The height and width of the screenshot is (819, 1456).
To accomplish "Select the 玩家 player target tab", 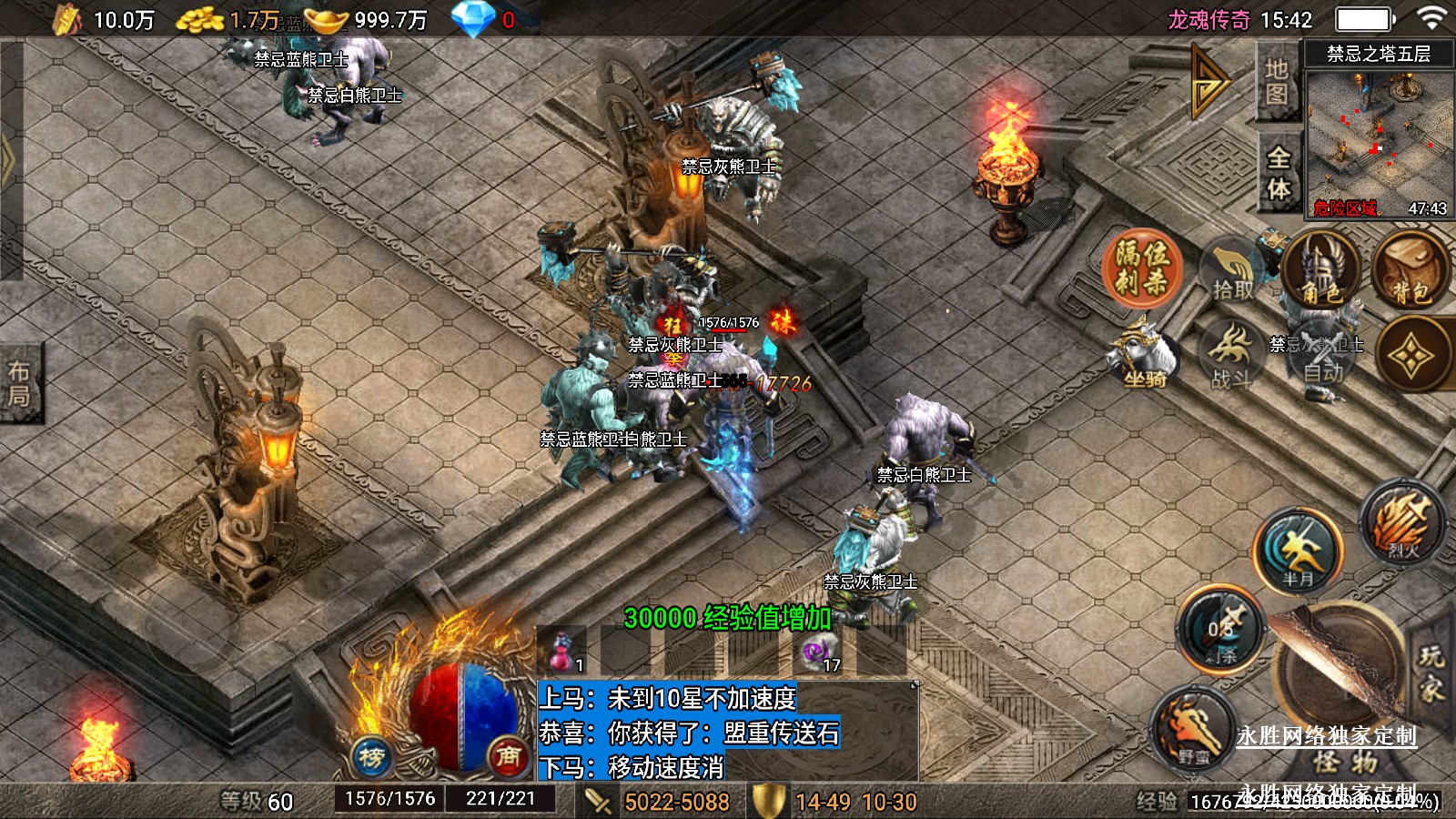I will 1431,673.
